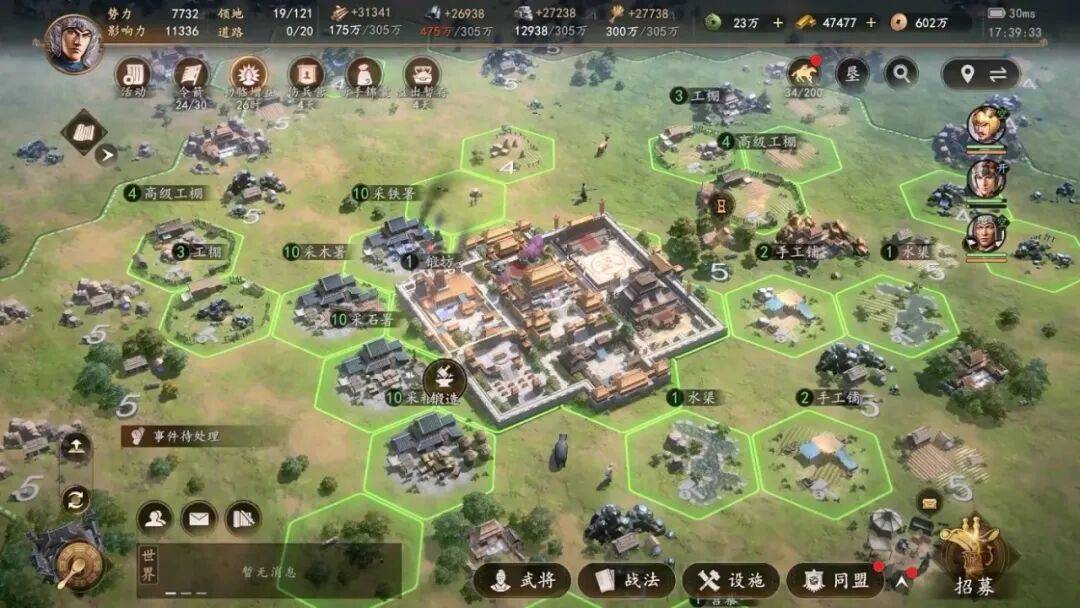Image resolution: width=1080 pixels, height=608 pixels.
Task: Select the 令箭 24/30 icon
Action: (x=191, y=74)
